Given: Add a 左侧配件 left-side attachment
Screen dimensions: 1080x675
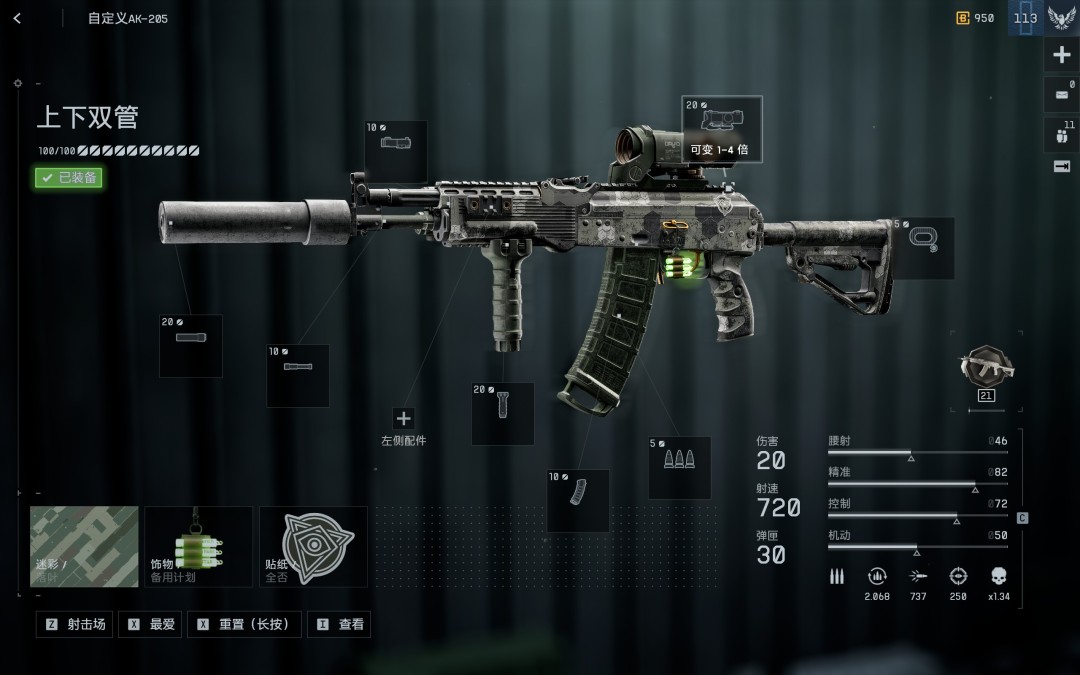Looking at the screenshot, I should pyautogui.click(x=404, y=419).
